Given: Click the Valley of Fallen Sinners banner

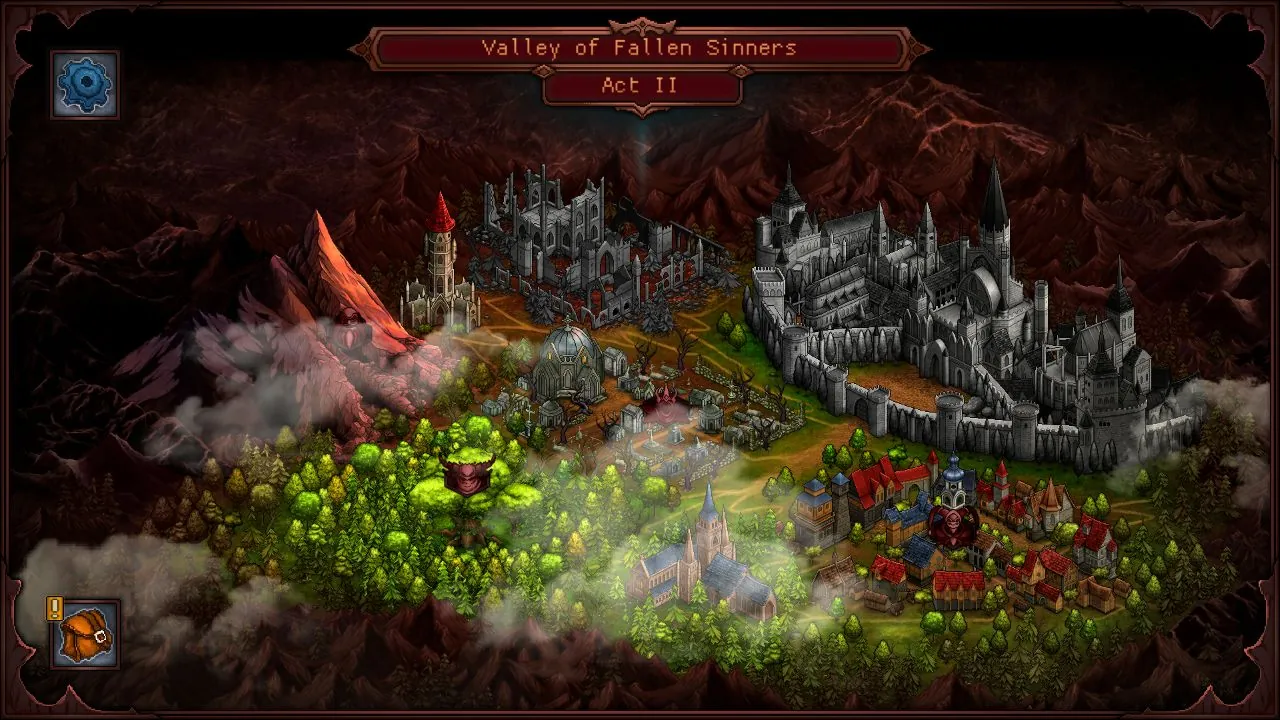Looking at the screenshot, I should click(640, 46).
